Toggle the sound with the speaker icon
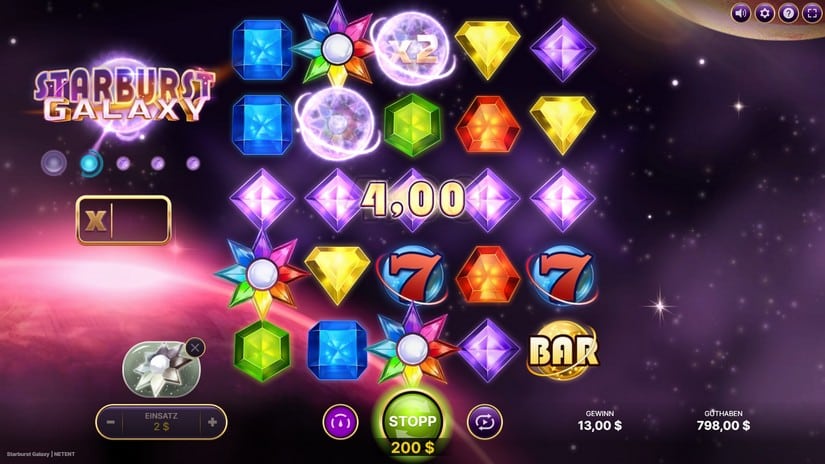 pyautogui.click(x=741, y=13)
